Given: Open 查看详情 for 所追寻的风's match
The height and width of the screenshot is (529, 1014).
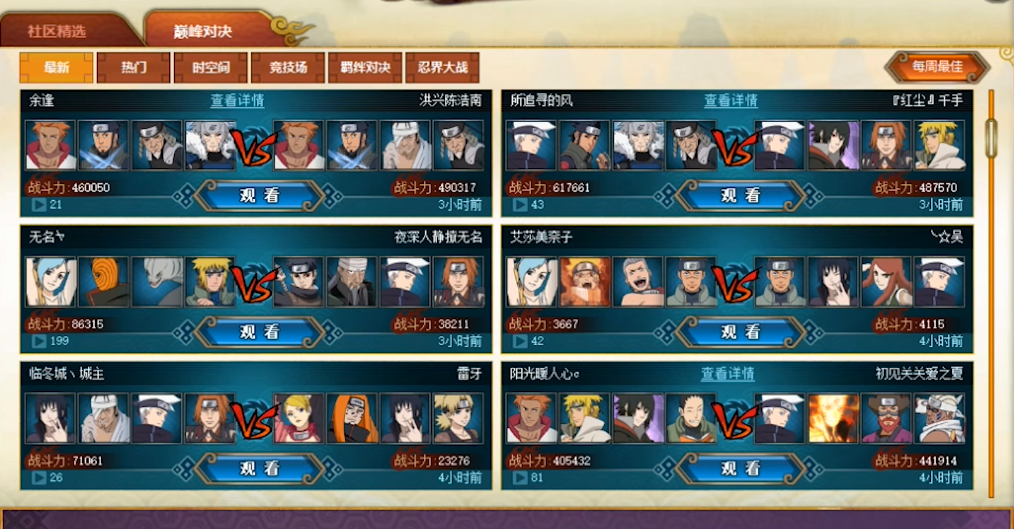Looking at the screenshot, I should [730, 100].
